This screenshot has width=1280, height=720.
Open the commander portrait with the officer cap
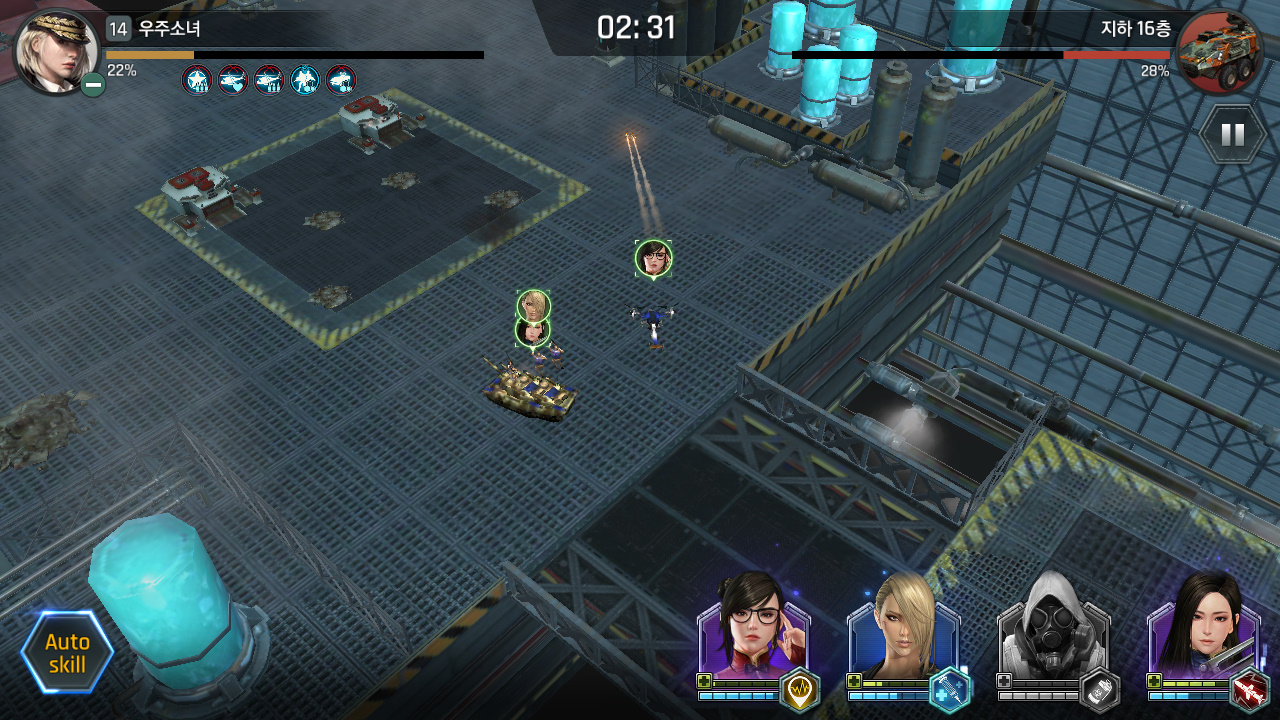pyautogui.click(x=56, y=50)
